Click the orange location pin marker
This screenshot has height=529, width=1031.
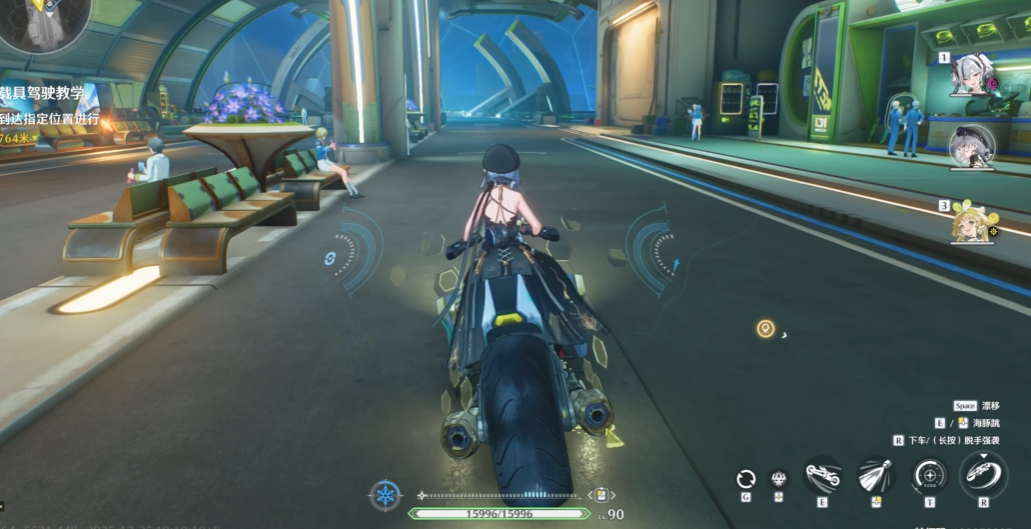pyautogui.click(x=765, y=329)
